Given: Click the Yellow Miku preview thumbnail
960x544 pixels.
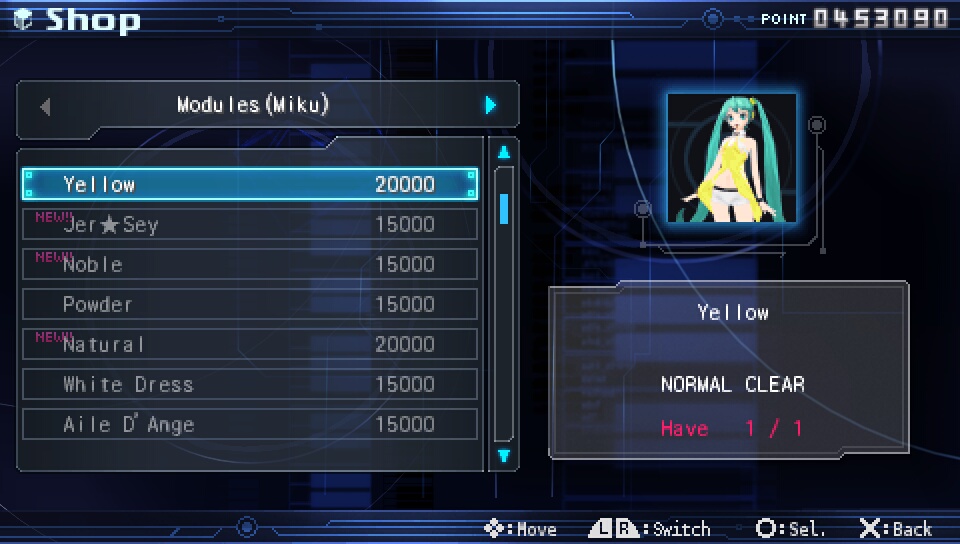Looking at the screenshot, I should point(732,158).
